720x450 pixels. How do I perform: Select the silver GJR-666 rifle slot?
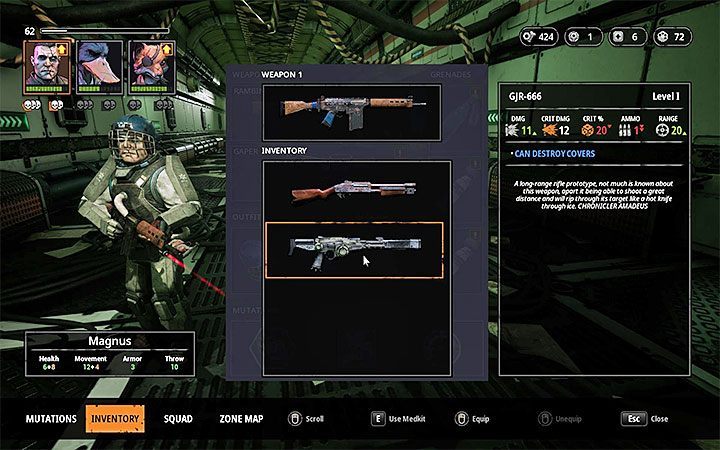coord(353,250)
